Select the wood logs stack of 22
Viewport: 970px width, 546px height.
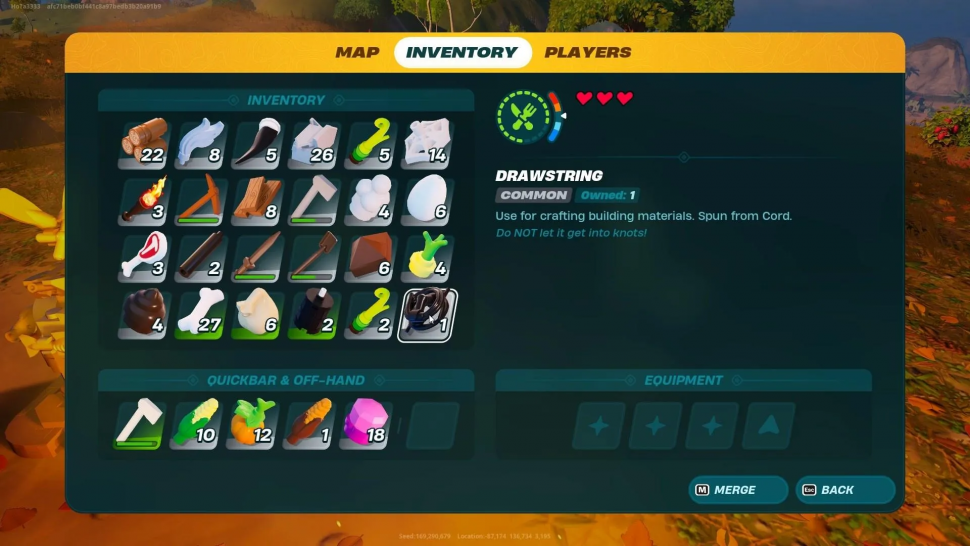145,143
